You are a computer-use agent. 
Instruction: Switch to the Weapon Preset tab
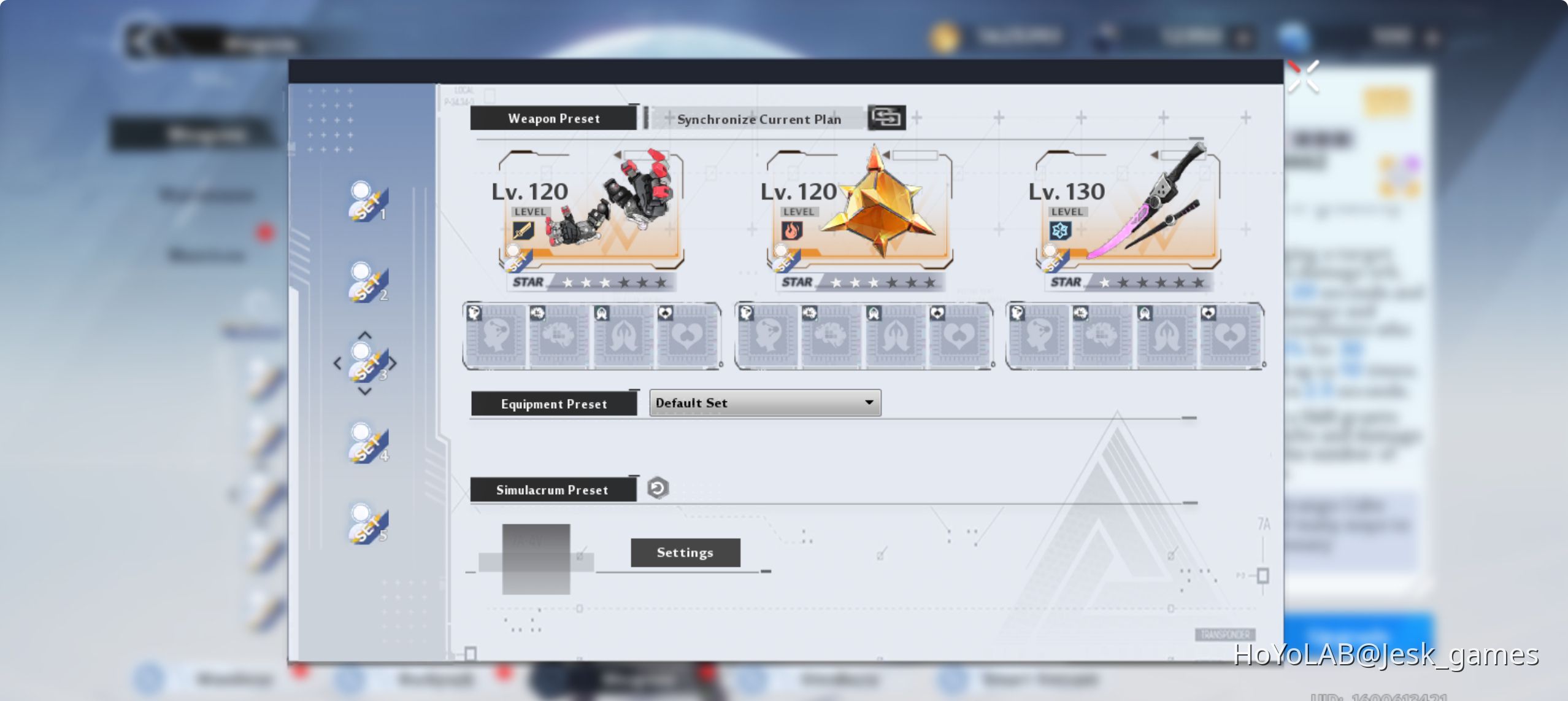553,118
